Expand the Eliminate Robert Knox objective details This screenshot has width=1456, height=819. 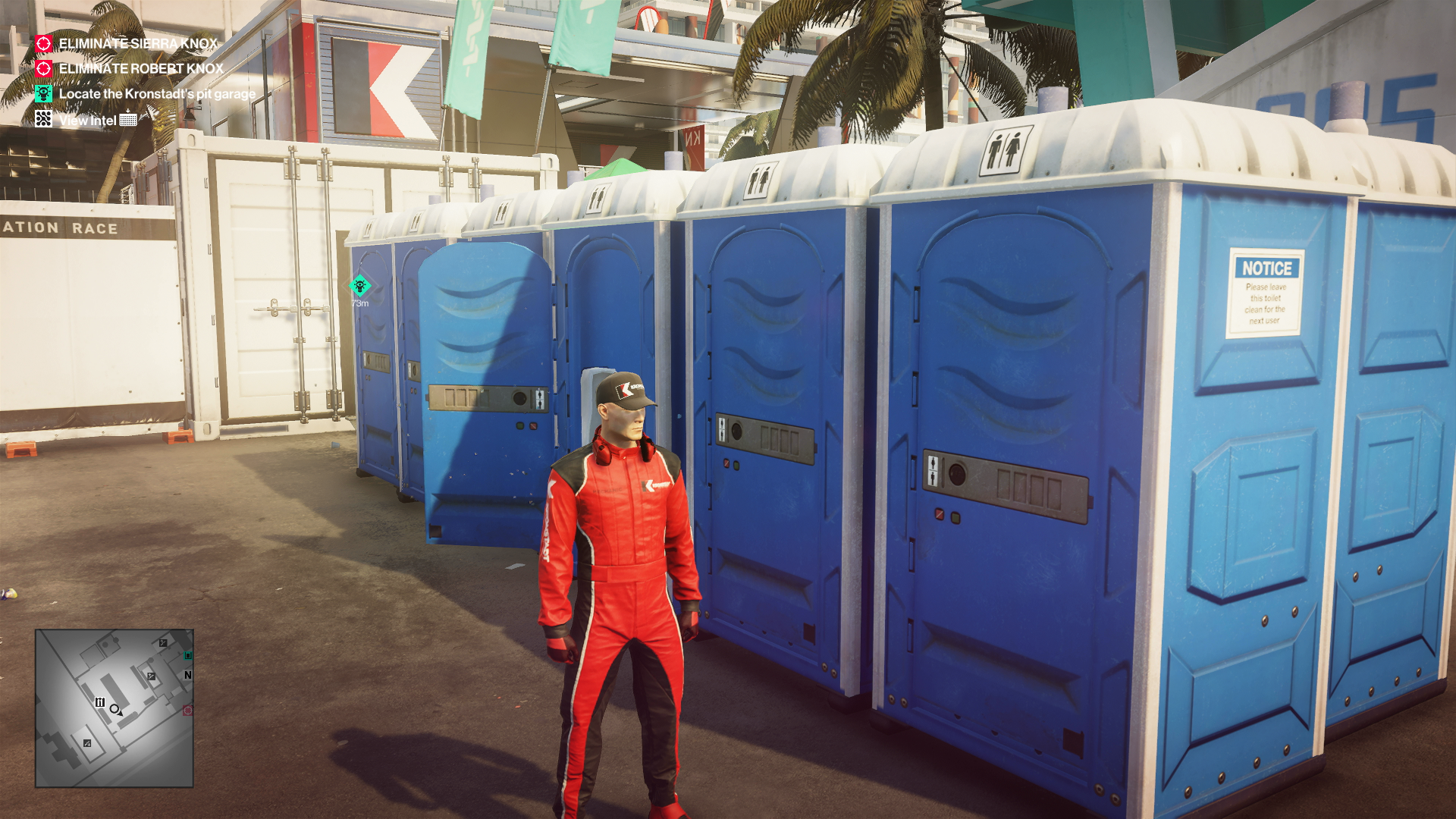[140, 70]
